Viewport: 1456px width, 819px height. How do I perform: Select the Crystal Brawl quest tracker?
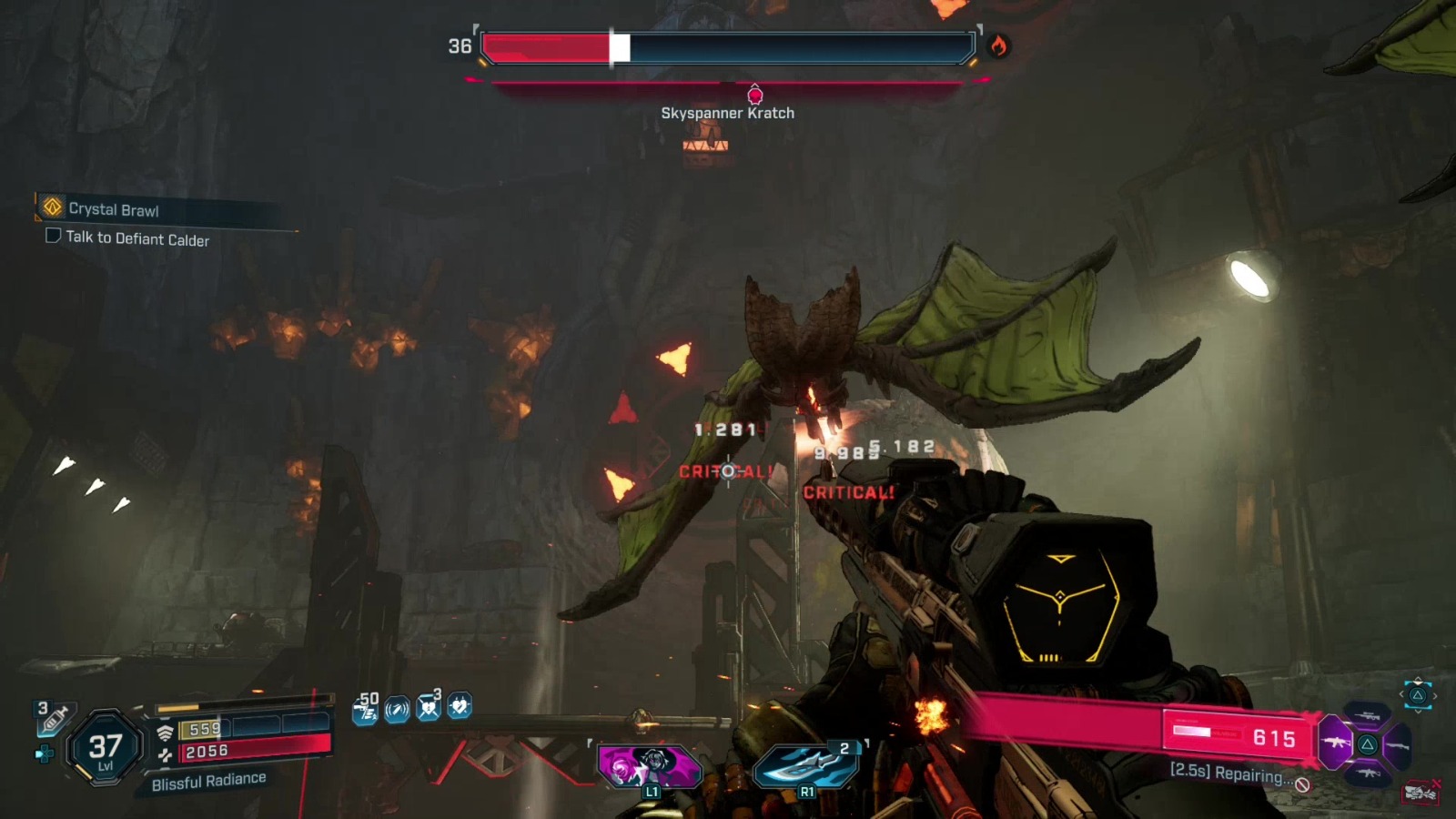114,209
